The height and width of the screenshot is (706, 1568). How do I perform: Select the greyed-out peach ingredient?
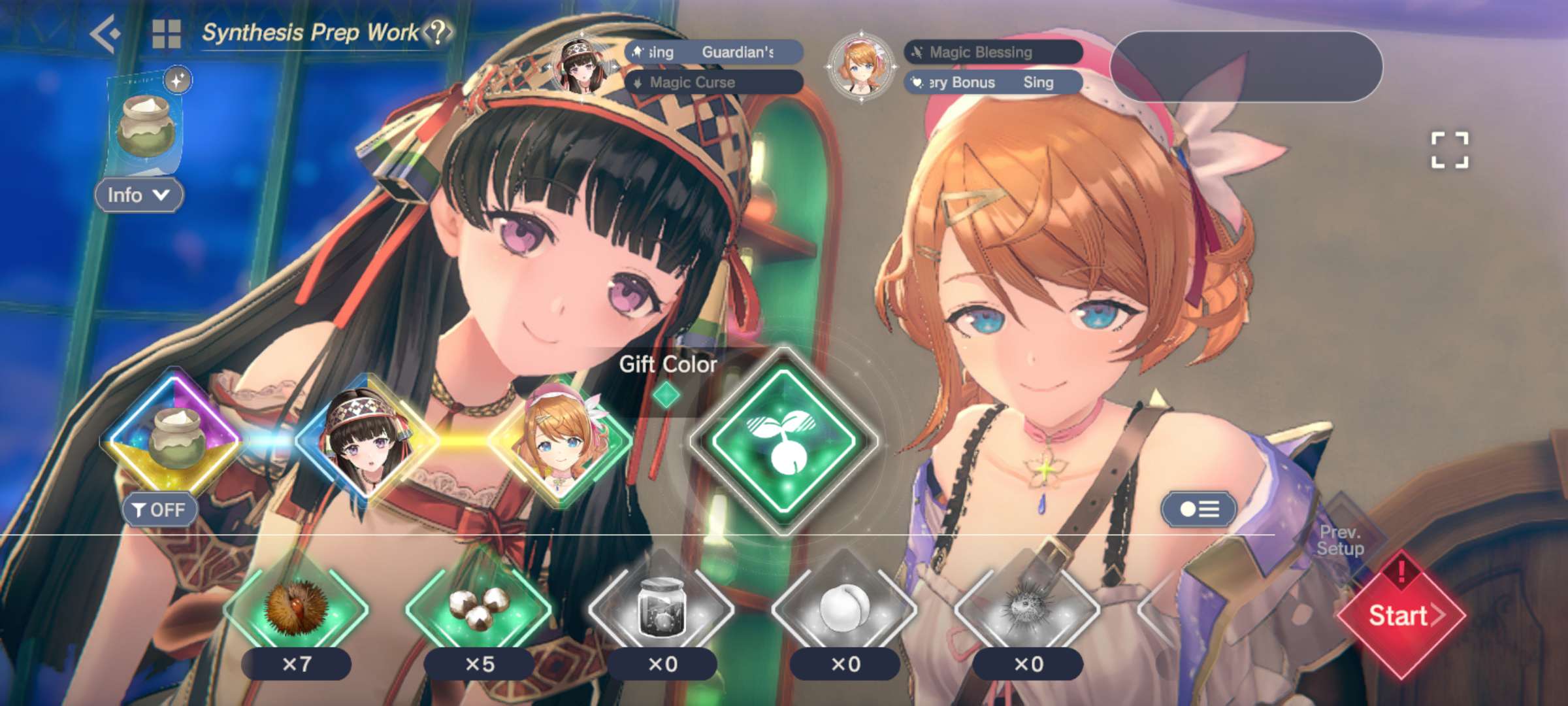point(844,609)
